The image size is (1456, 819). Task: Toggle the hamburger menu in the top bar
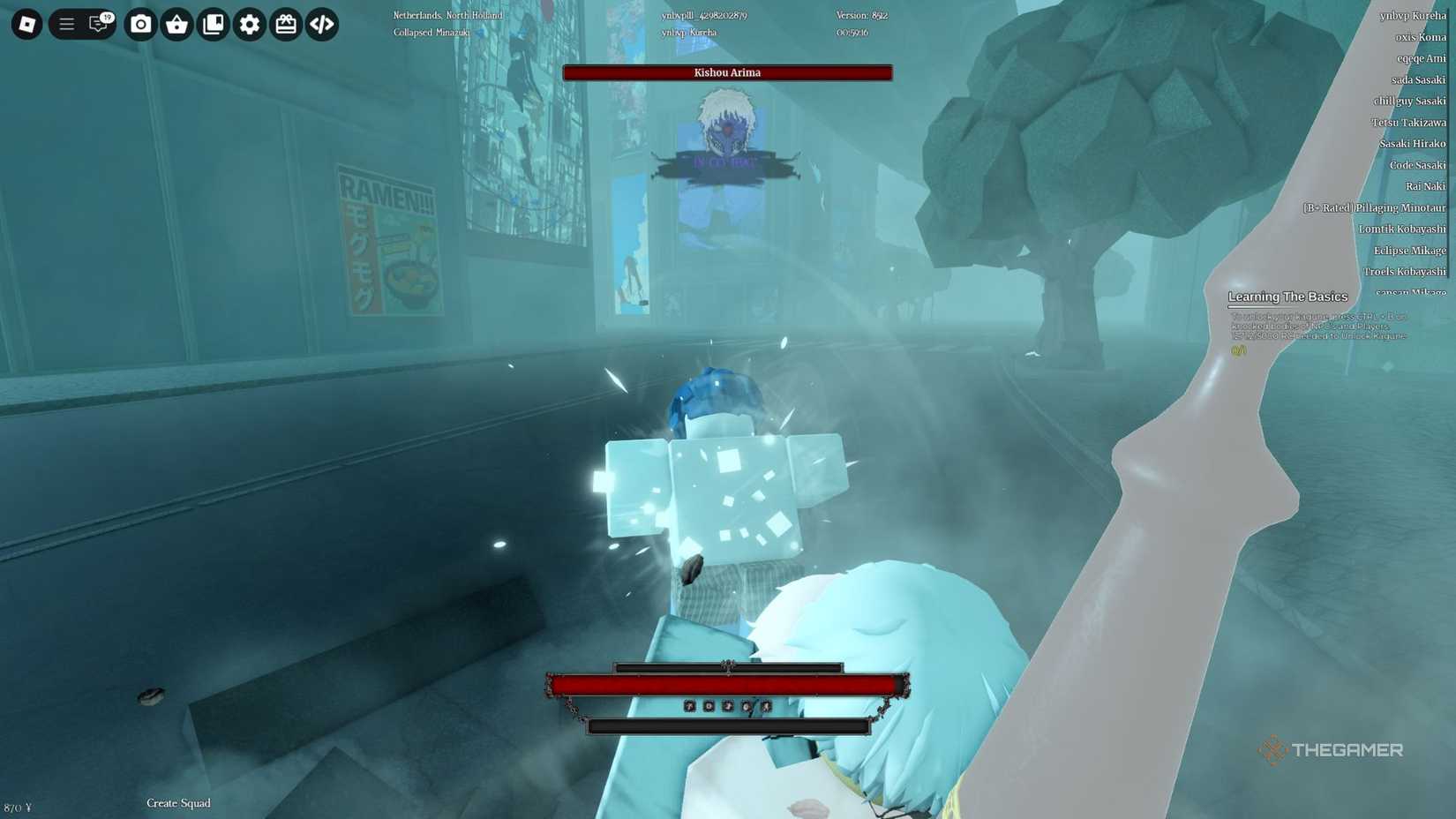tap(65, 25)
